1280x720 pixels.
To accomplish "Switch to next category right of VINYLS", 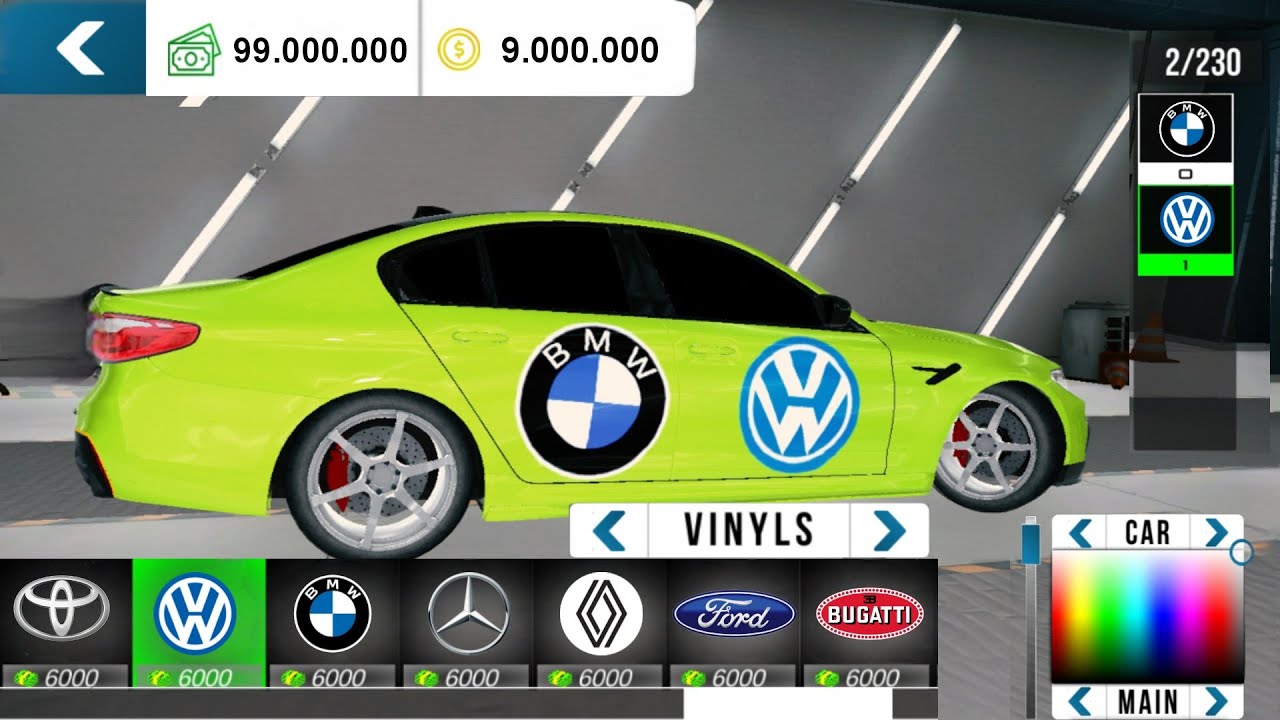I will coord(888,530).
